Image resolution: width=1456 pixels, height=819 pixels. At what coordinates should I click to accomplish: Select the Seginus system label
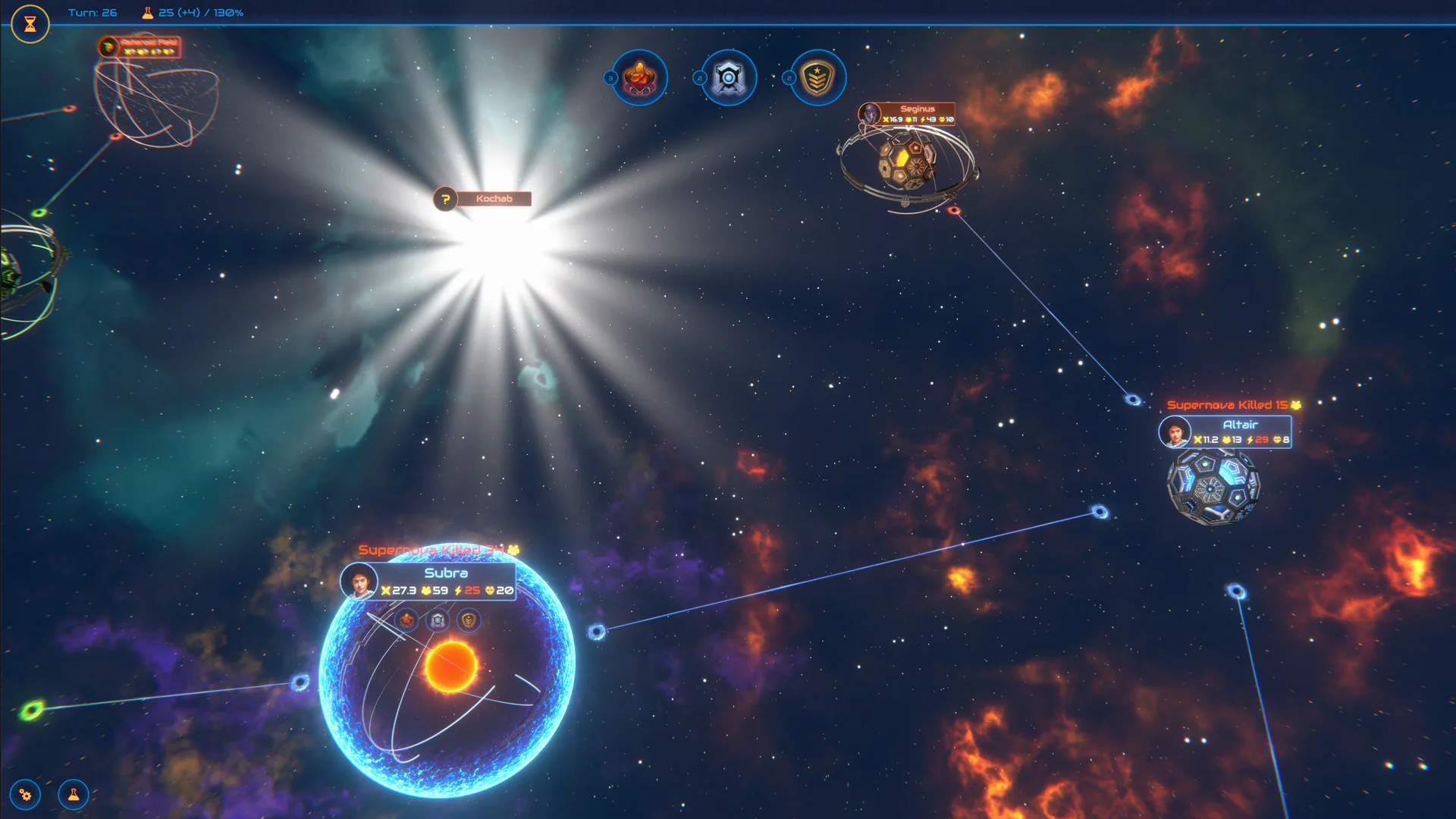917,109
